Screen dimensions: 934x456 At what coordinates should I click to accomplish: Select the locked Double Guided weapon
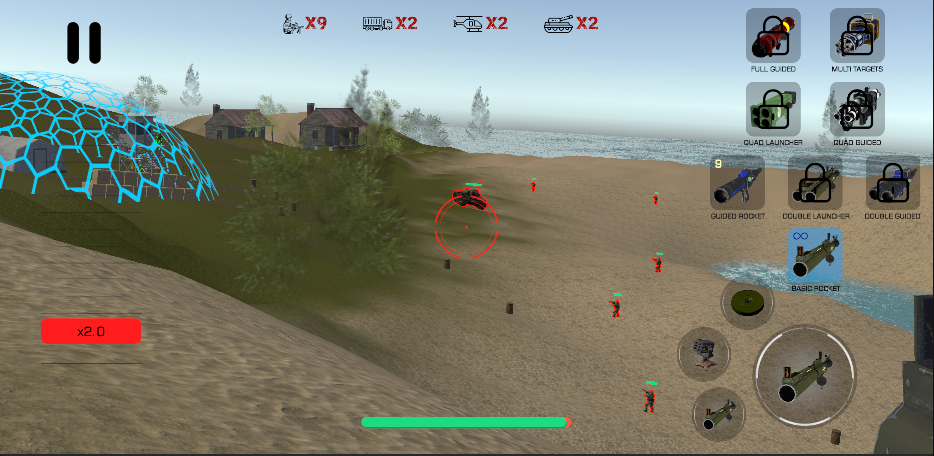pos(892,182)
